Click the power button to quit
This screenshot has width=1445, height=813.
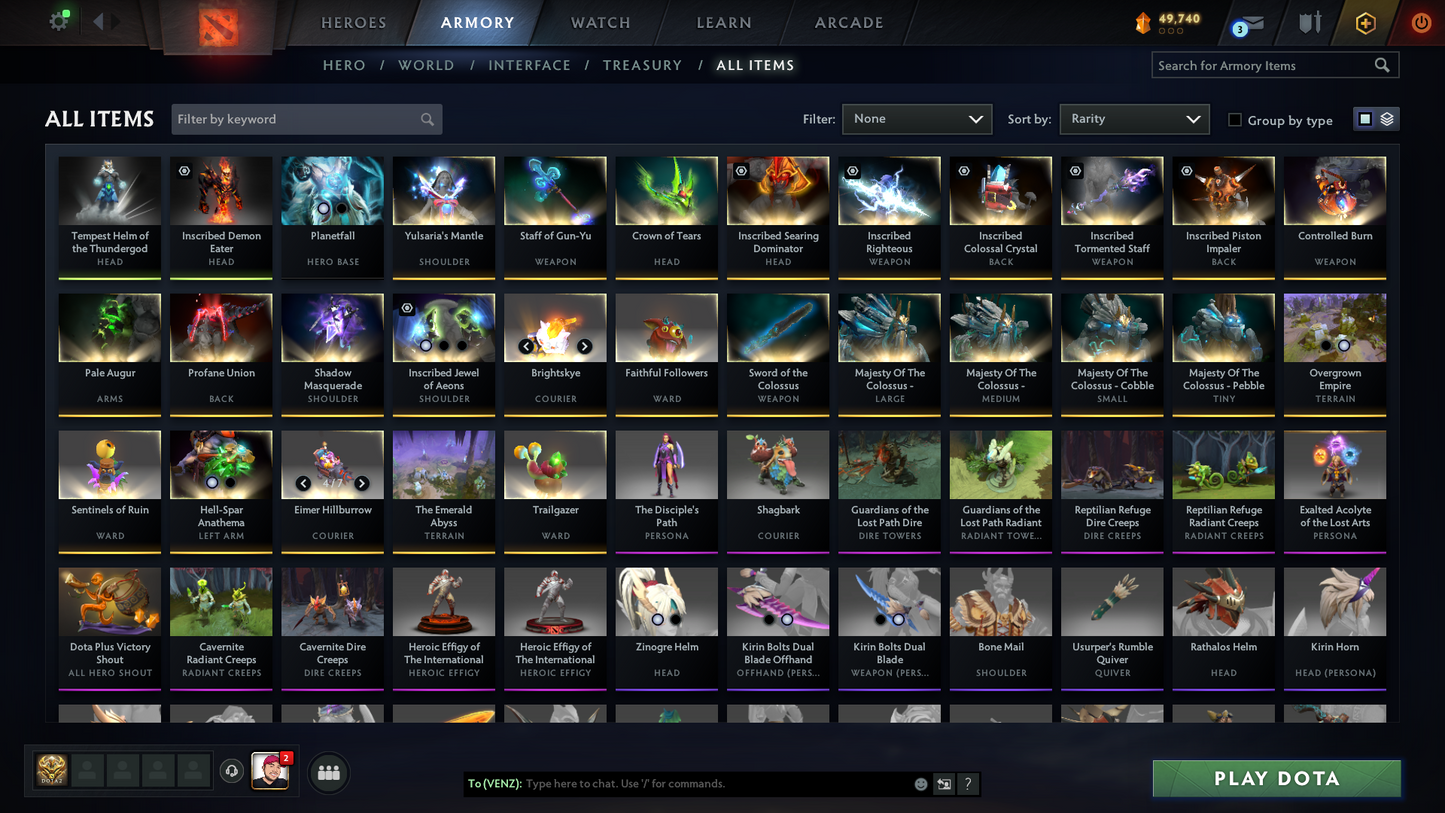click(1421, 22)
